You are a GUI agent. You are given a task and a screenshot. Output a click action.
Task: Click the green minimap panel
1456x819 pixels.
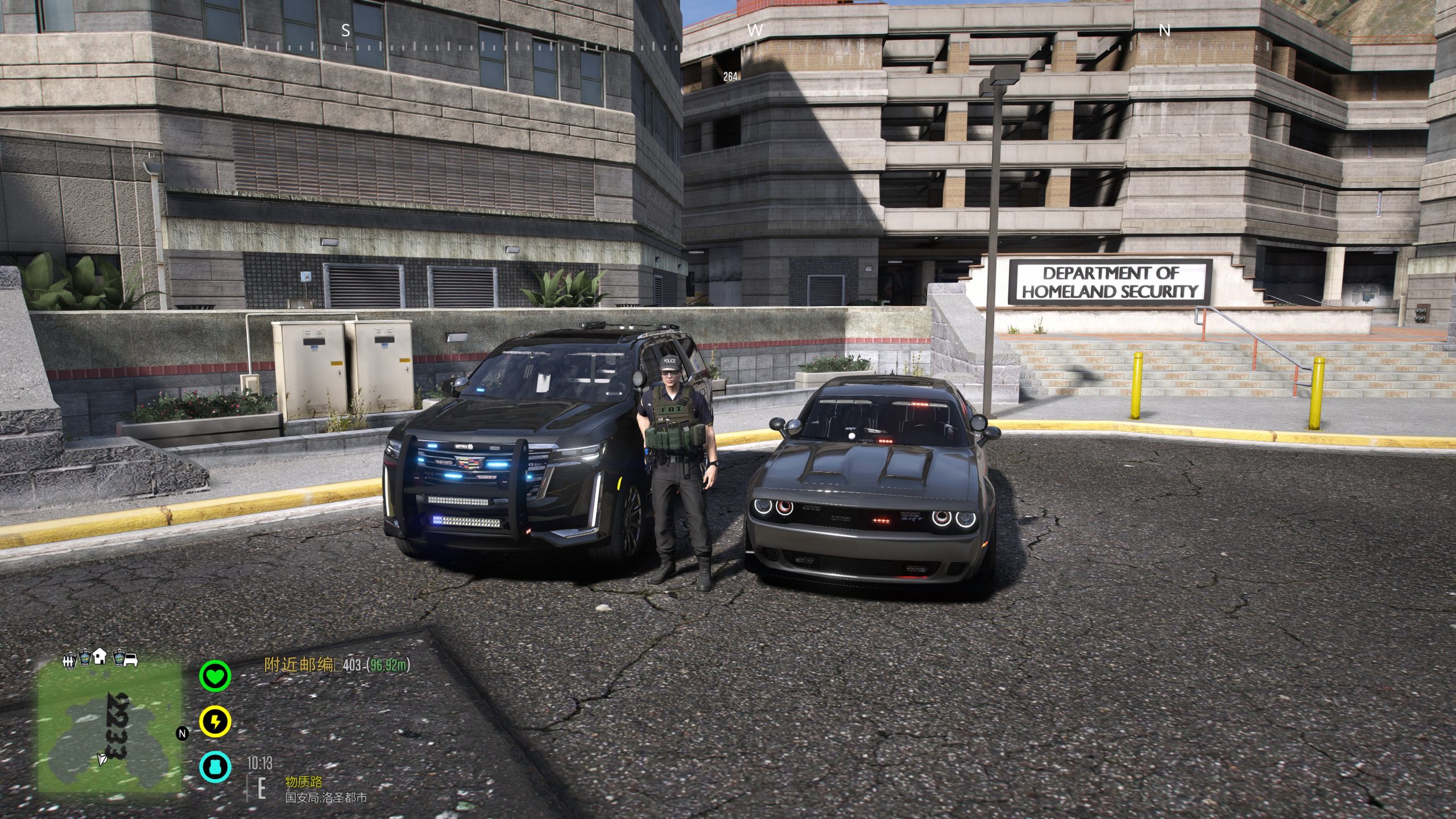tap(110, 727)
